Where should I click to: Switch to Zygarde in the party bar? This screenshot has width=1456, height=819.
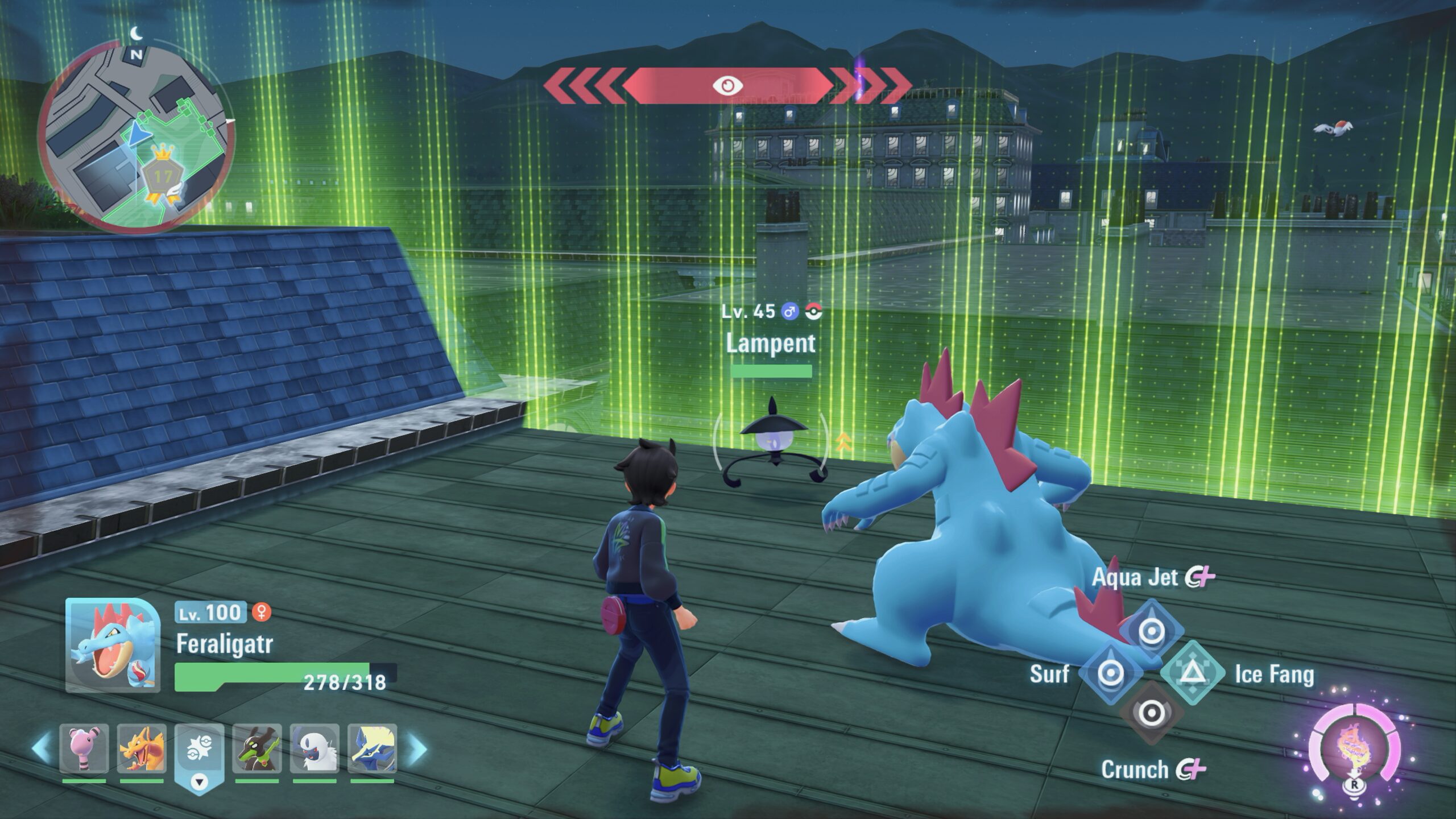point(257,748)
